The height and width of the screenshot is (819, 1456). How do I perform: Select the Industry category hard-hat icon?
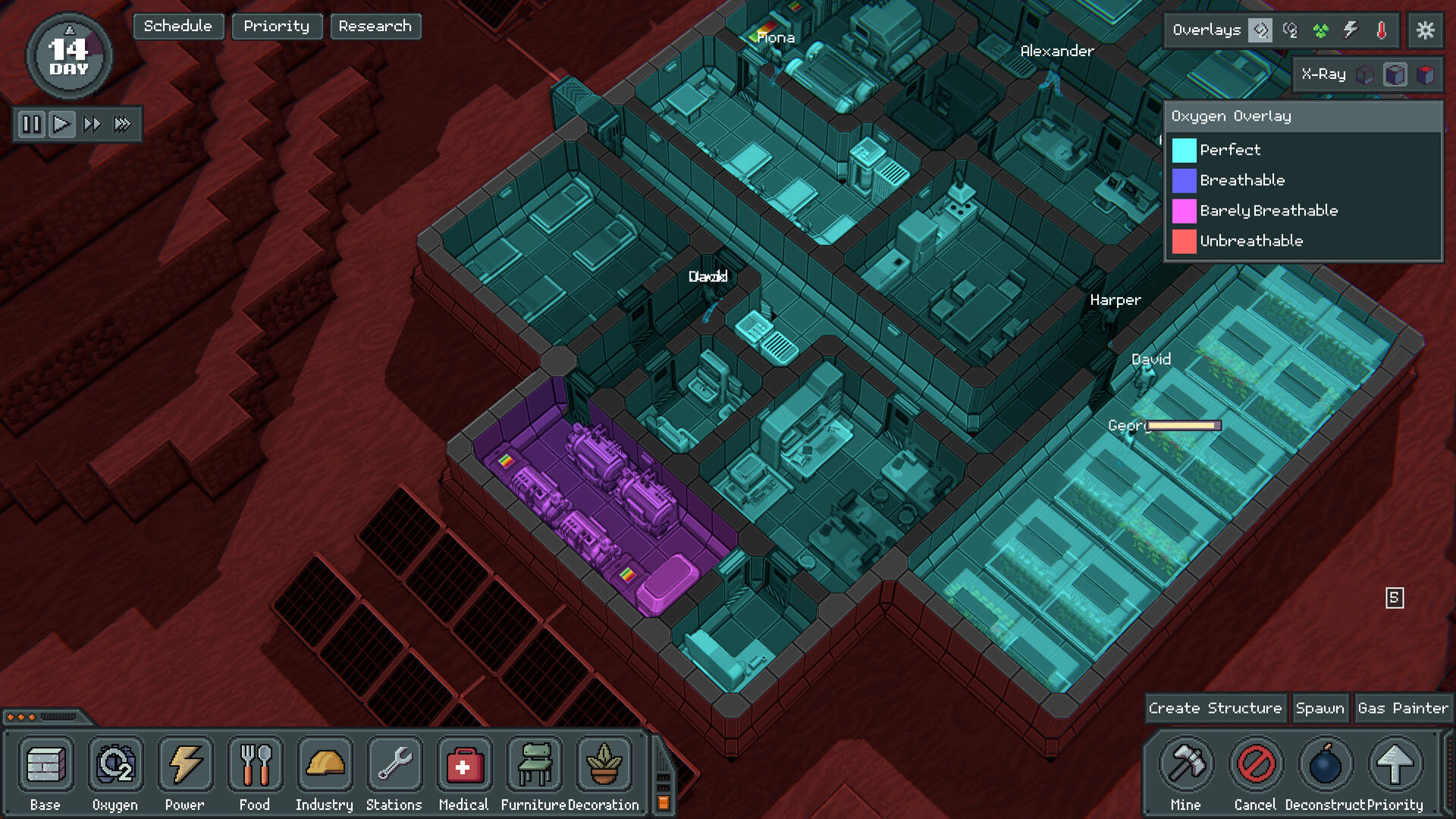(325, 764)
